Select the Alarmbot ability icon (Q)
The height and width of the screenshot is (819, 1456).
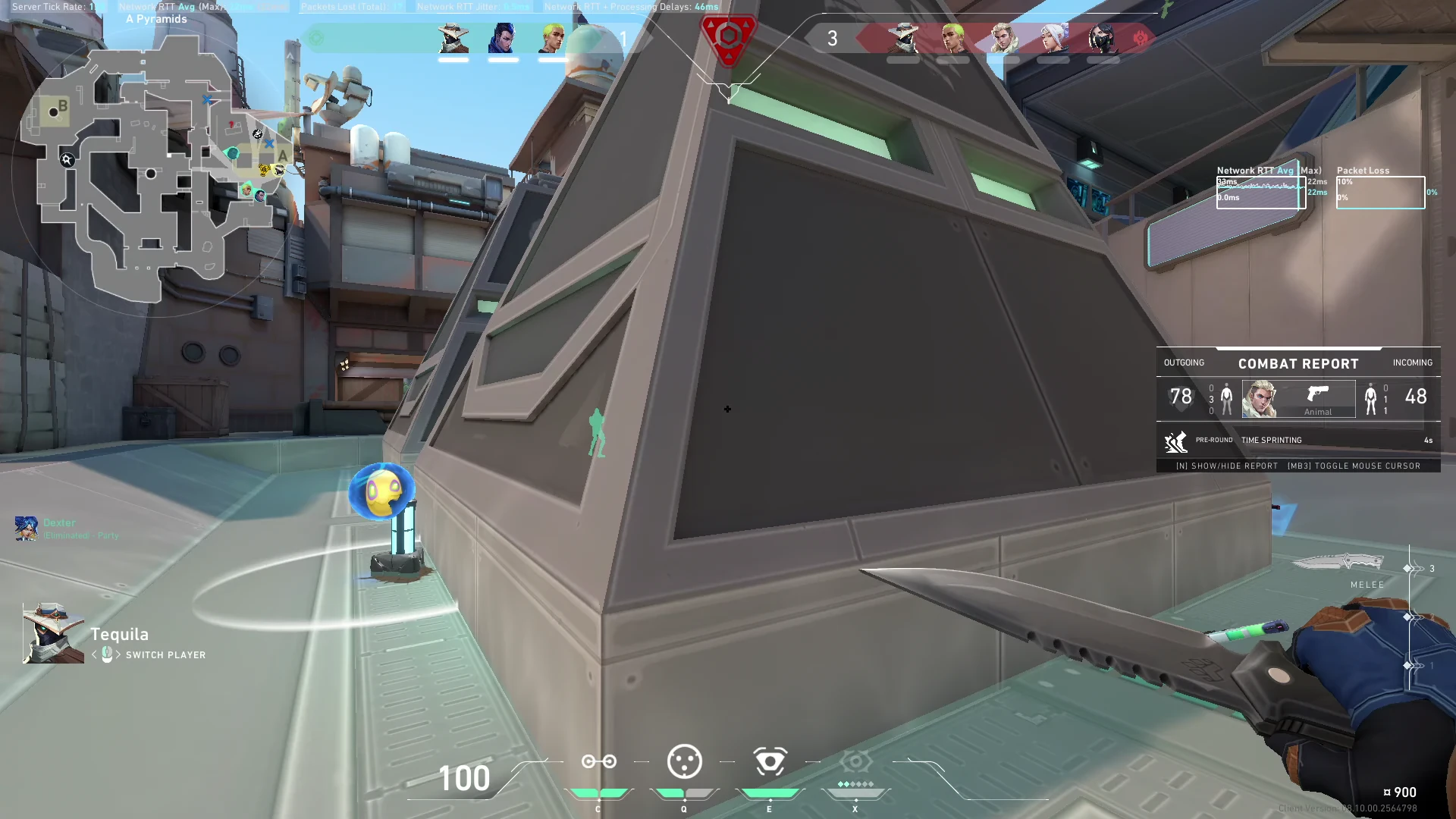pos(684,762)
